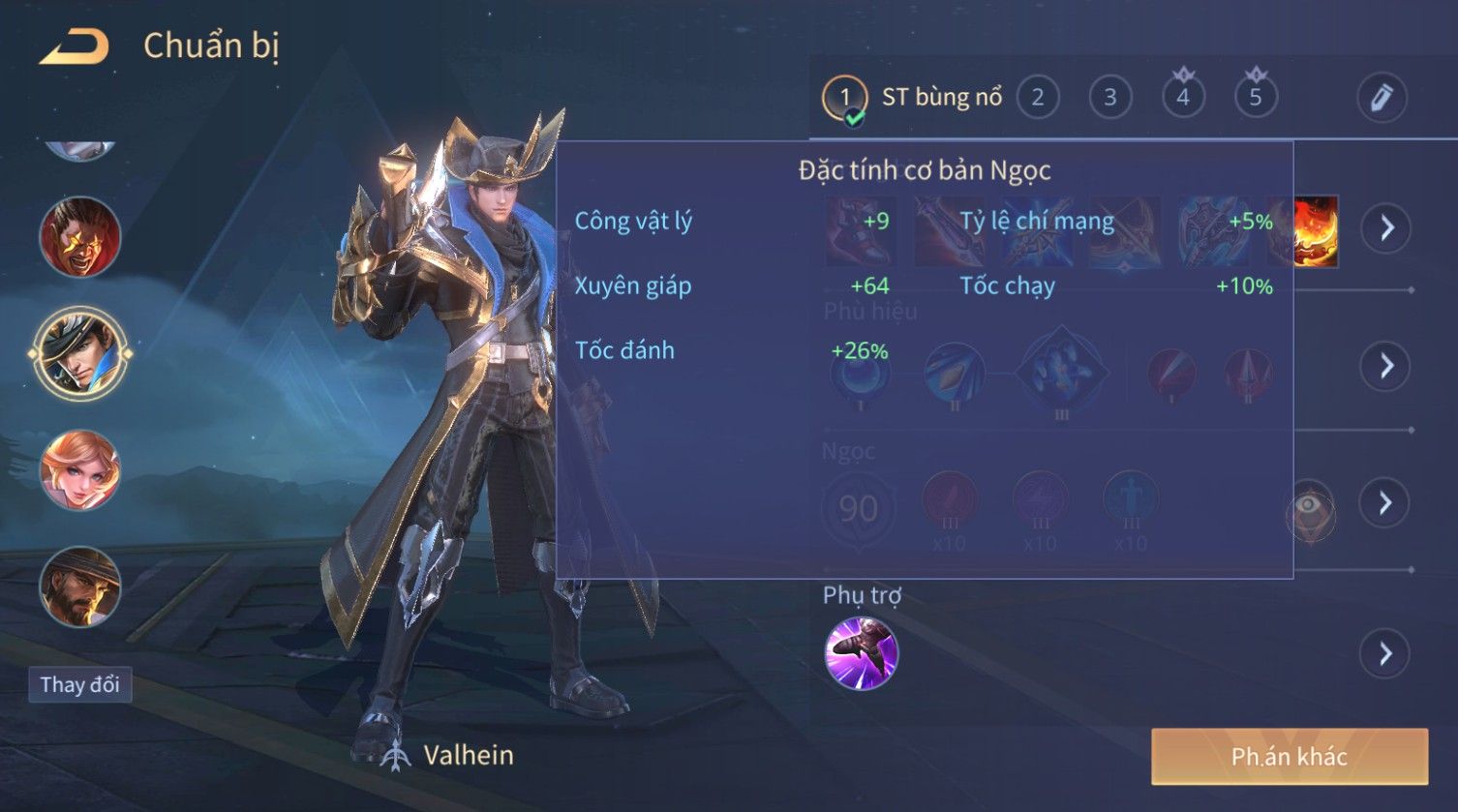Choose the red-haired sunglasses hero portrait
Screen dimensions: 1458x812
pyautogui.click(x=79, y=236)
